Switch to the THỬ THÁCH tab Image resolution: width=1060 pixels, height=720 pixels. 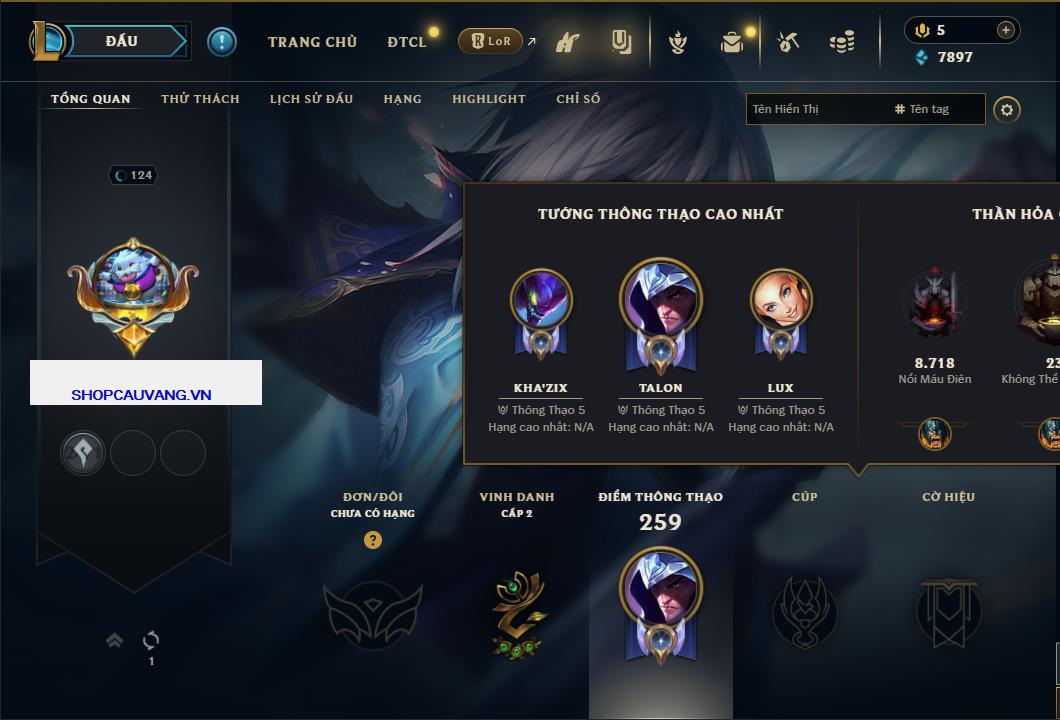200,99
